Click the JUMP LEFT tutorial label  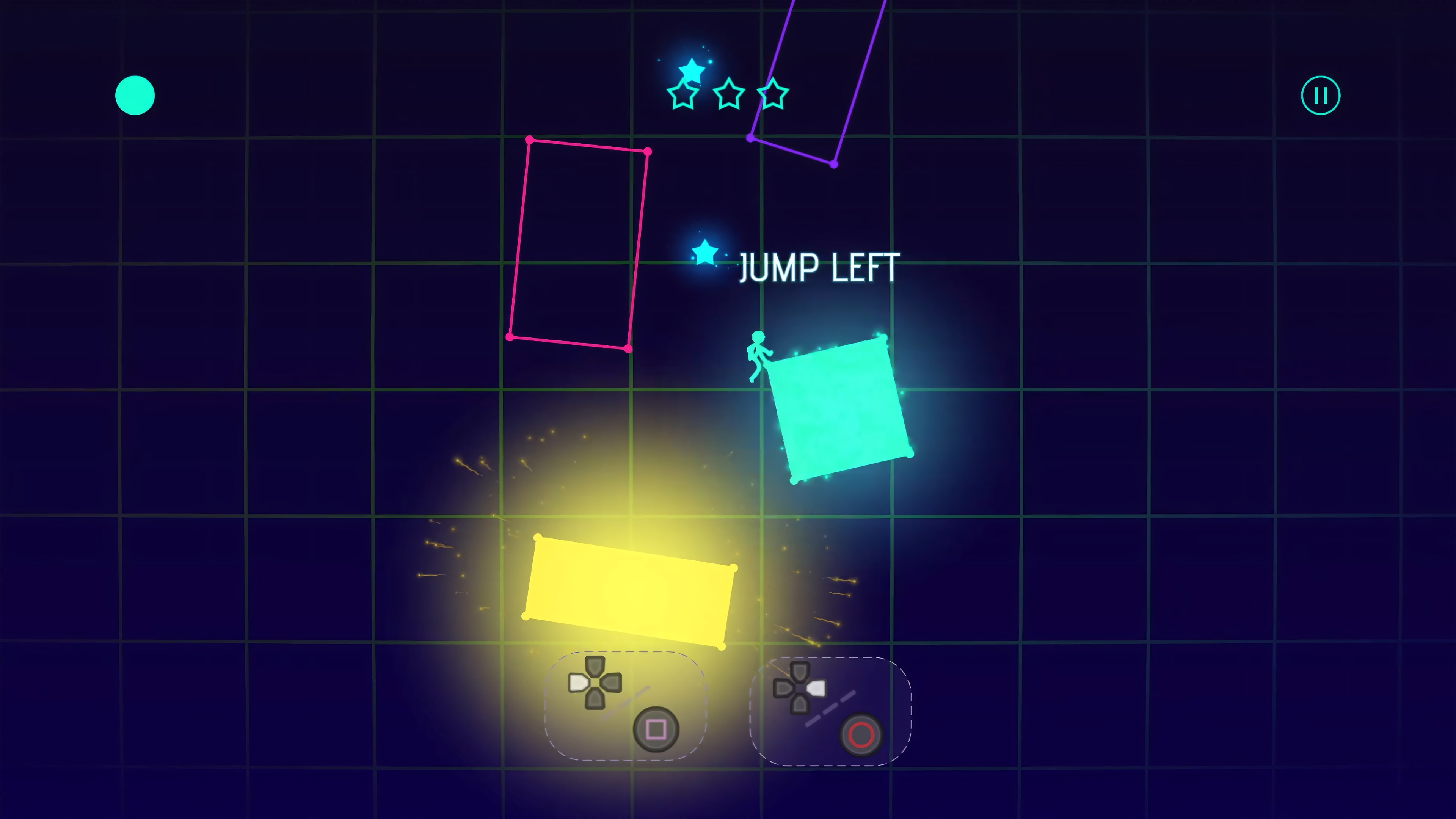pyautogui.click(x=819, y=267)
